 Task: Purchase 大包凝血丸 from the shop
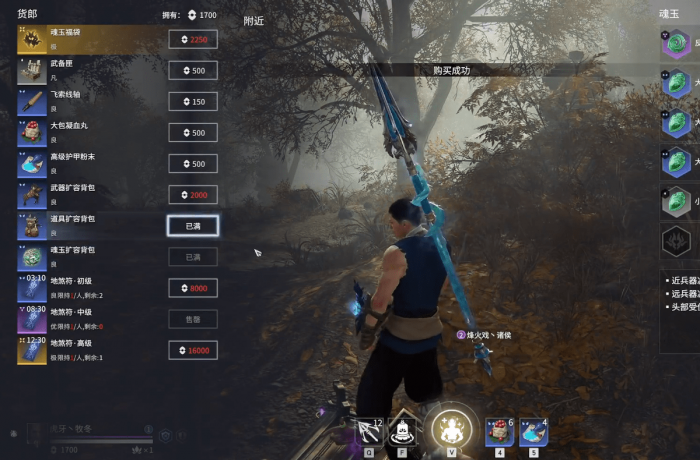pyautogui.click(x=193, y=133)
